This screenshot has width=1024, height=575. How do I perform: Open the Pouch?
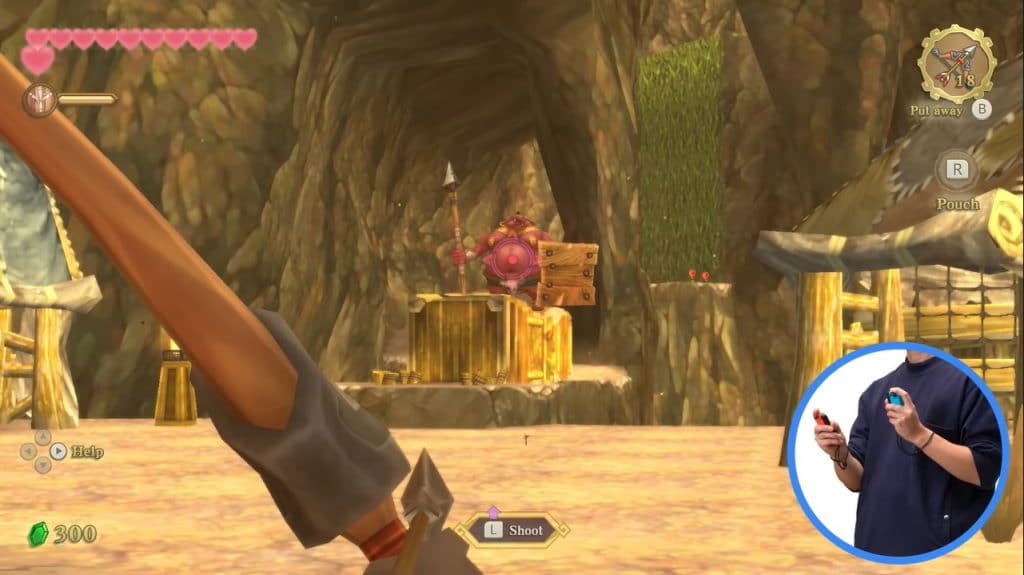pyautogui.click(x=956, y=170)
